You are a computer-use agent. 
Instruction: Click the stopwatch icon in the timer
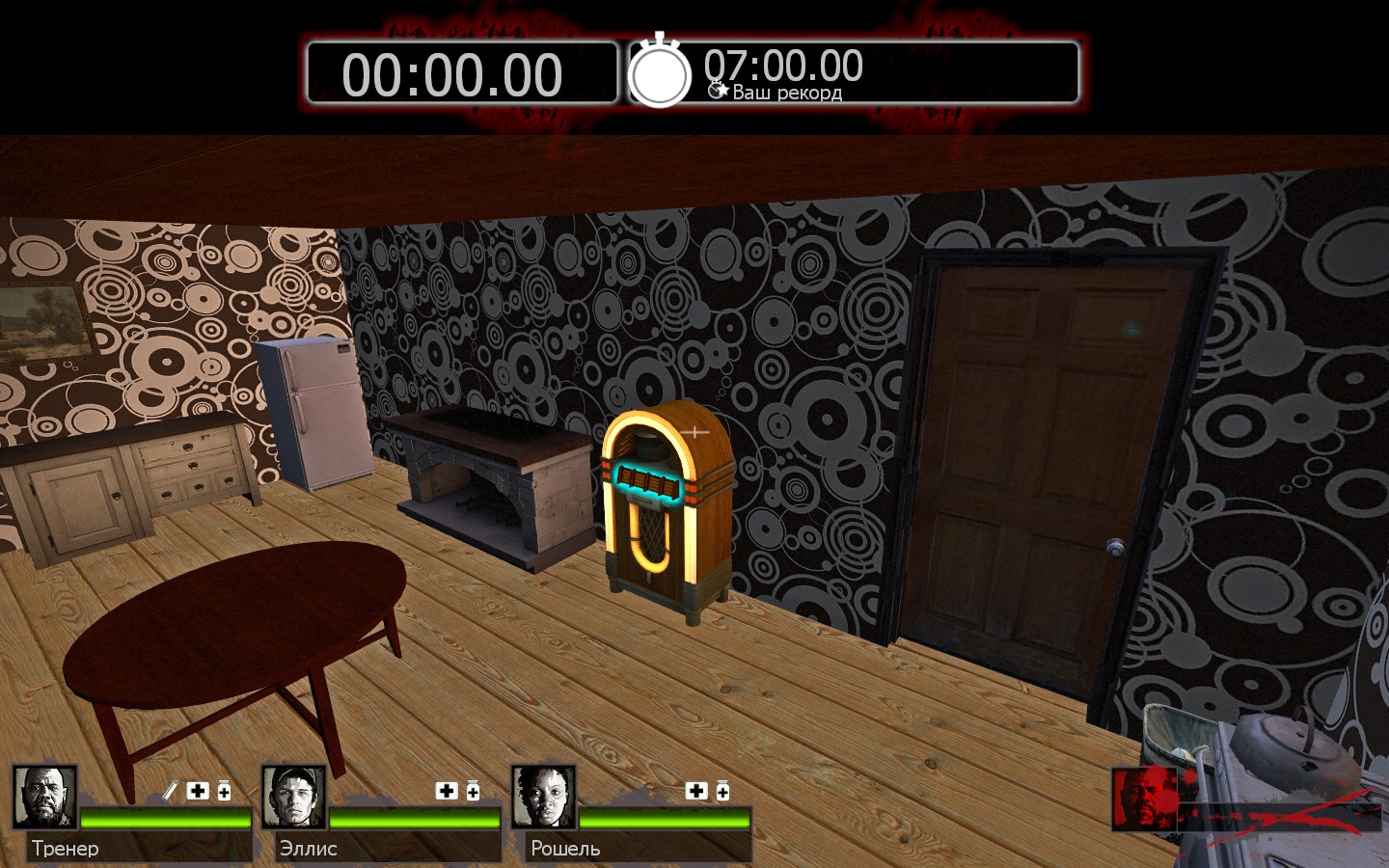[x=660, y=71]
